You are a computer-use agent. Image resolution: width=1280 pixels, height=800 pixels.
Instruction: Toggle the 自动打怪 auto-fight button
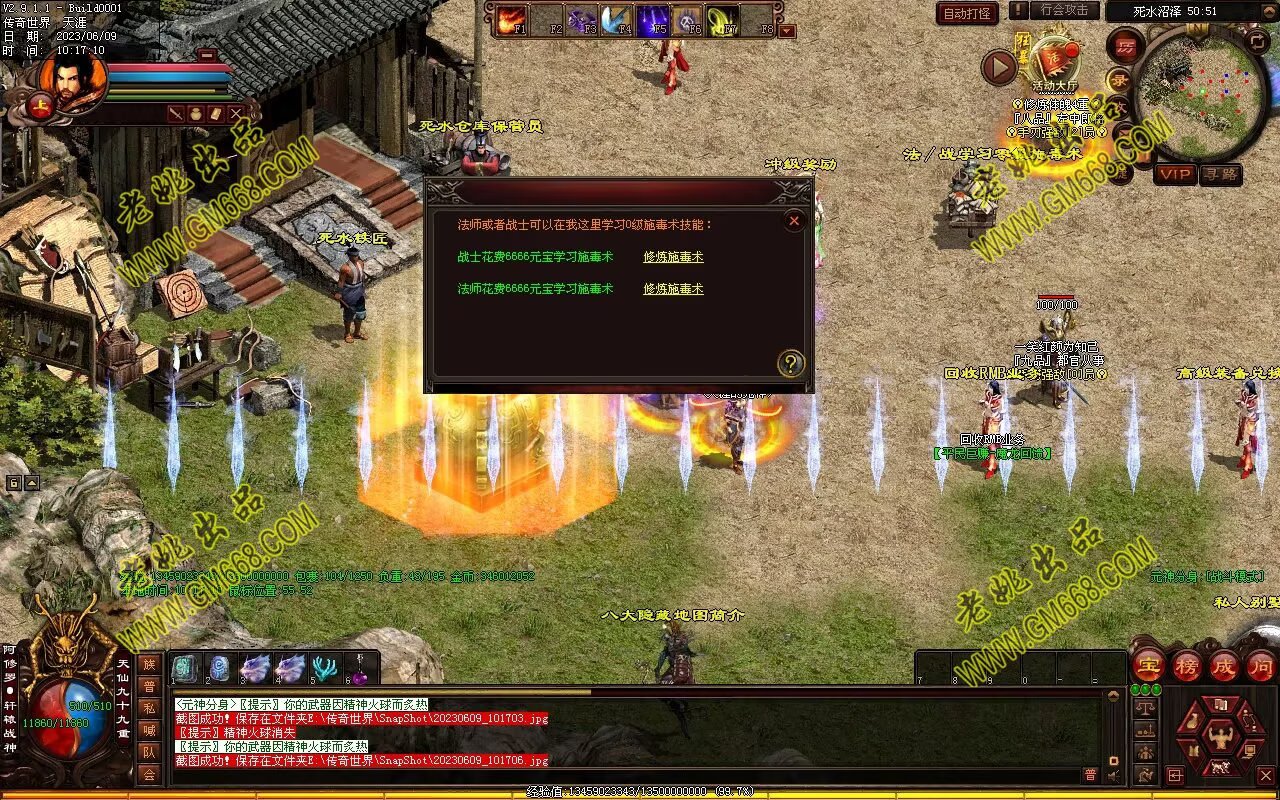967,13
